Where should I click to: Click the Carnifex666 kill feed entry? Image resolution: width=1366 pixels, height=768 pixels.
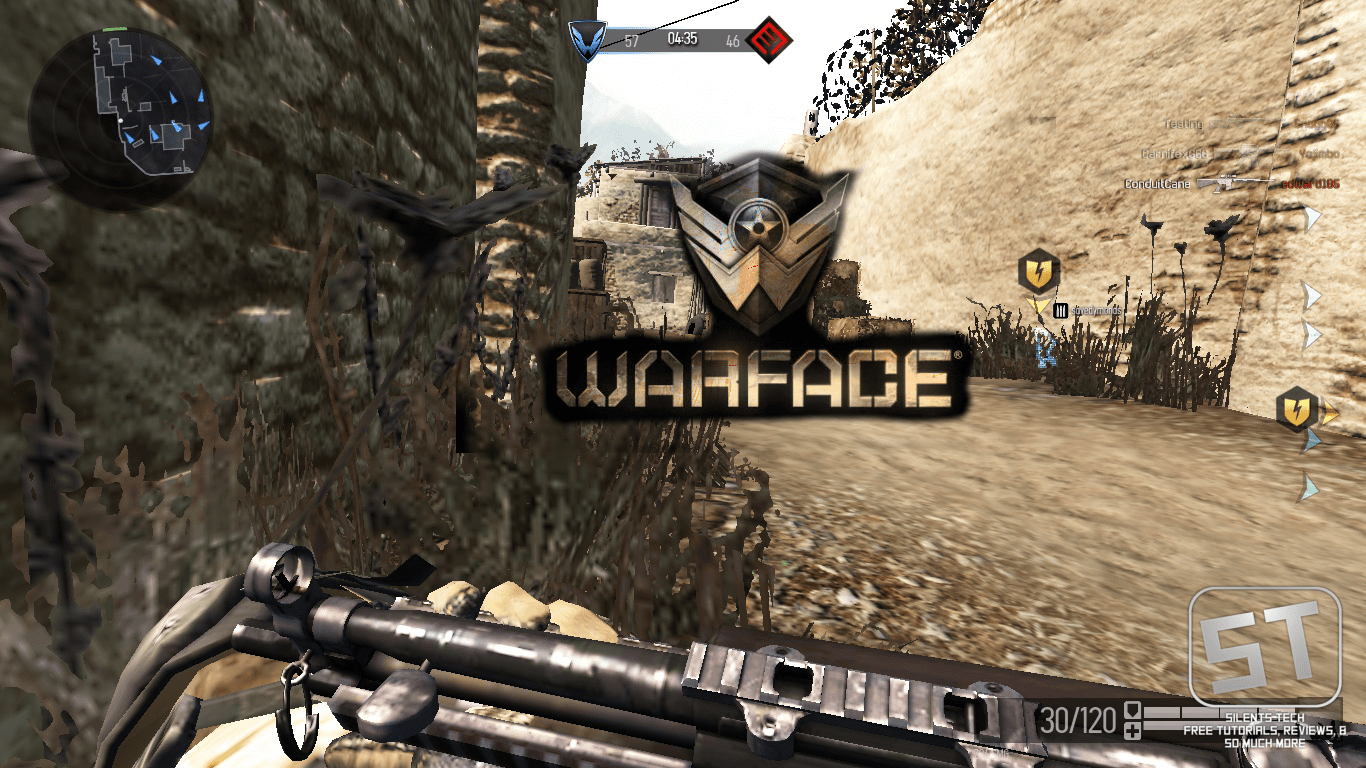click(1174, 154)
